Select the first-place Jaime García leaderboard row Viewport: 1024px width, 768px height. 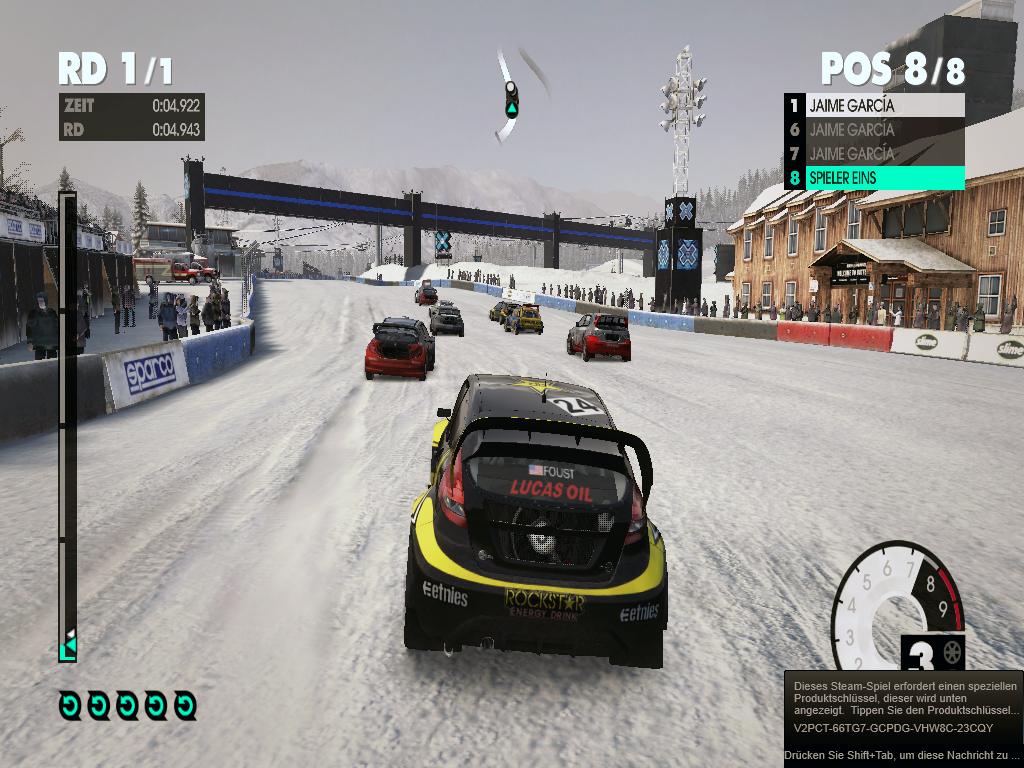[875, 105]
